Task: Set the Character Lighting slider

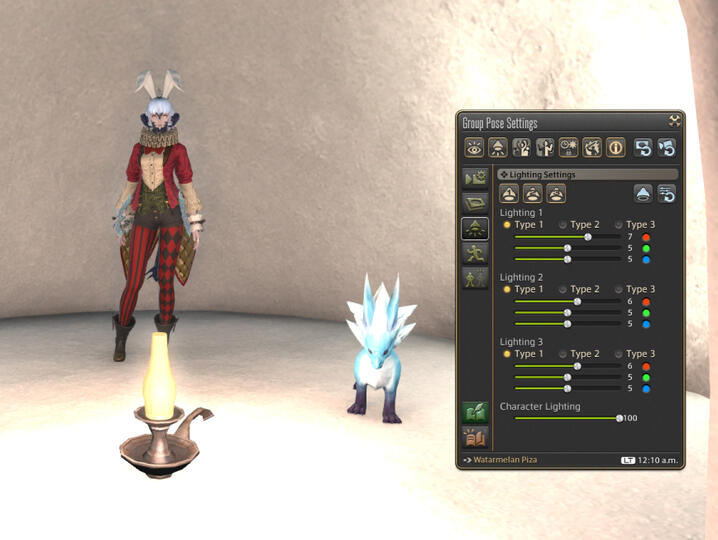Action: click(x=619, y=418)
